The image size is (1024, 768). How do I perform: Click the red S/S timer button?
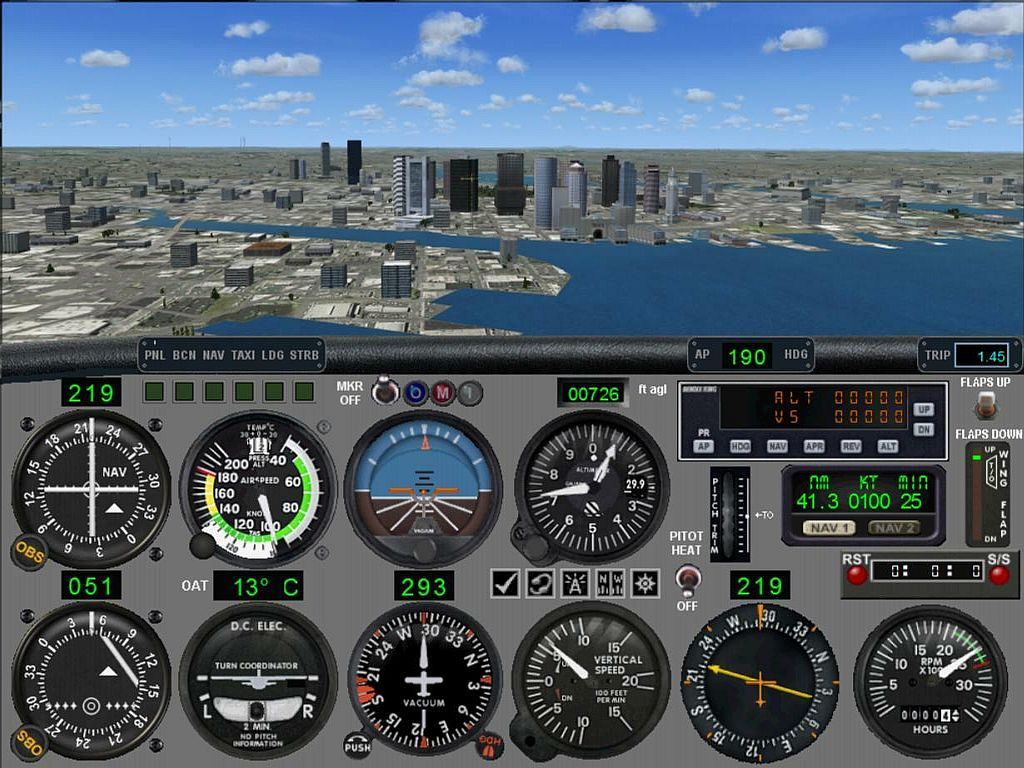(x=997, y=574)
